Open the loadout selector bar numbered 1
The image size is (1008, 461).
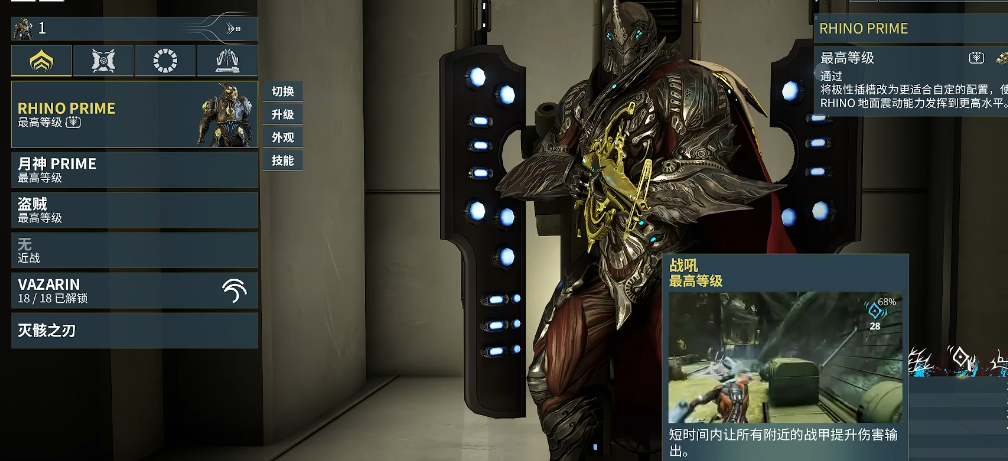pyautogui.click(x=134, y=28)
